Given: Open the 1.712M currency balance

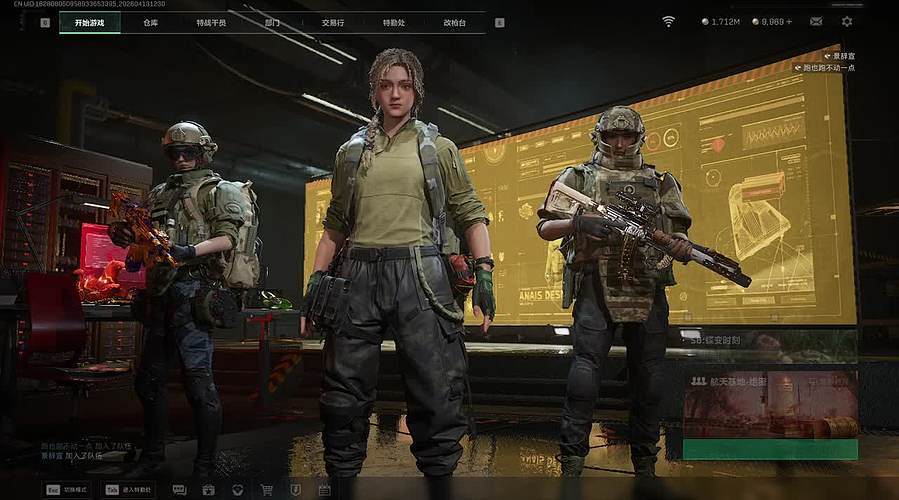Looking at the screenshot, I should click(721, 21).
